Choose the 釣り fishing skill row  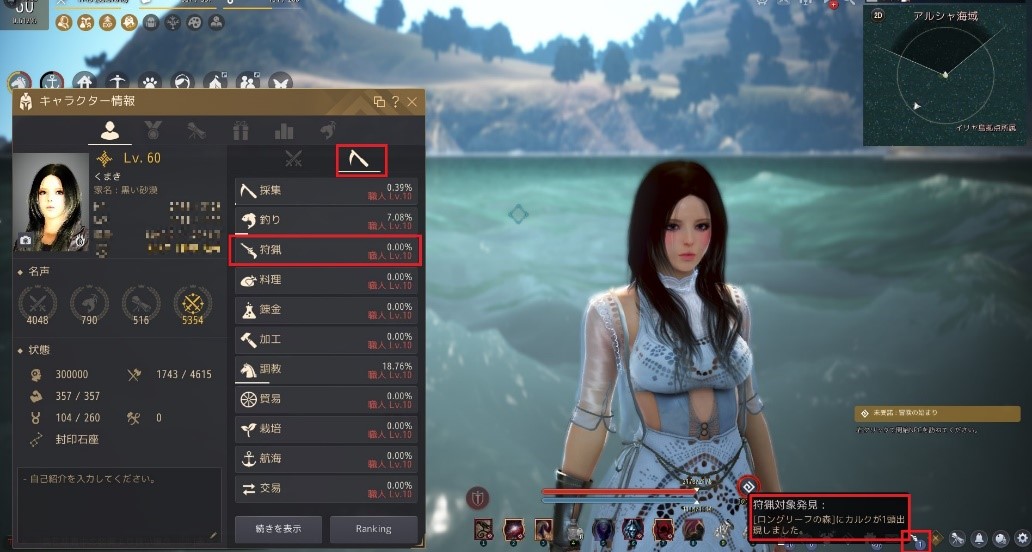pyautogui.click(x=326, y=221)
